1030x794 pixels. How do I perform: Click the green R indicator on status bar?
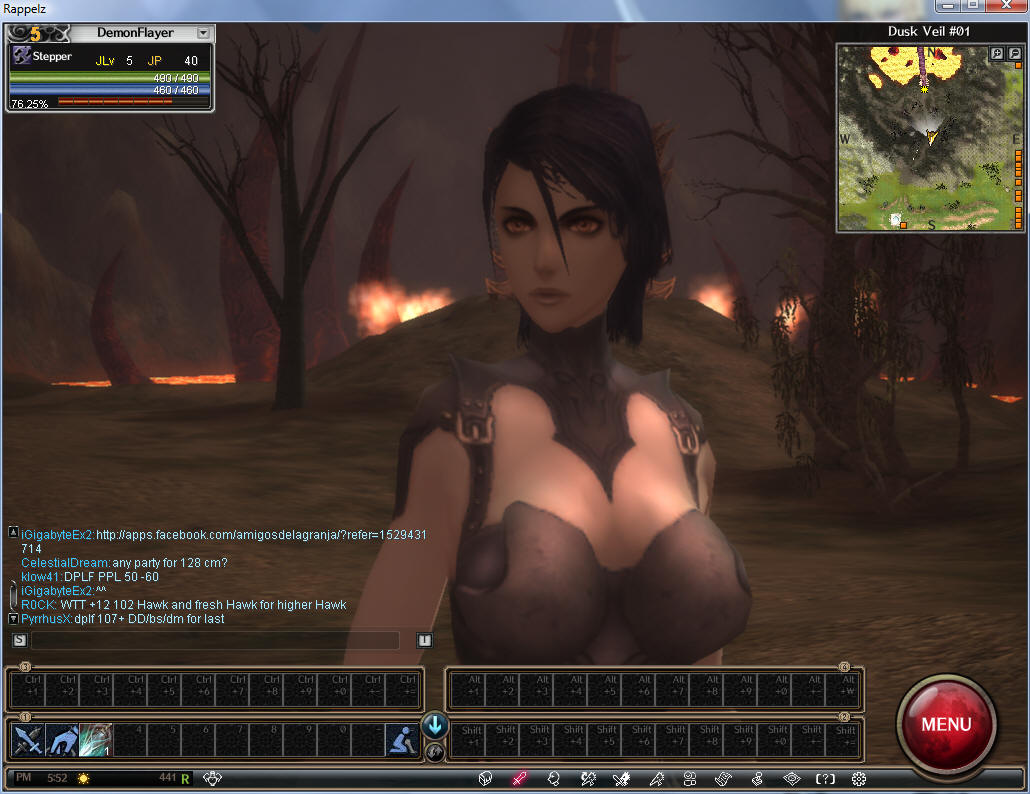coord(185,777)
